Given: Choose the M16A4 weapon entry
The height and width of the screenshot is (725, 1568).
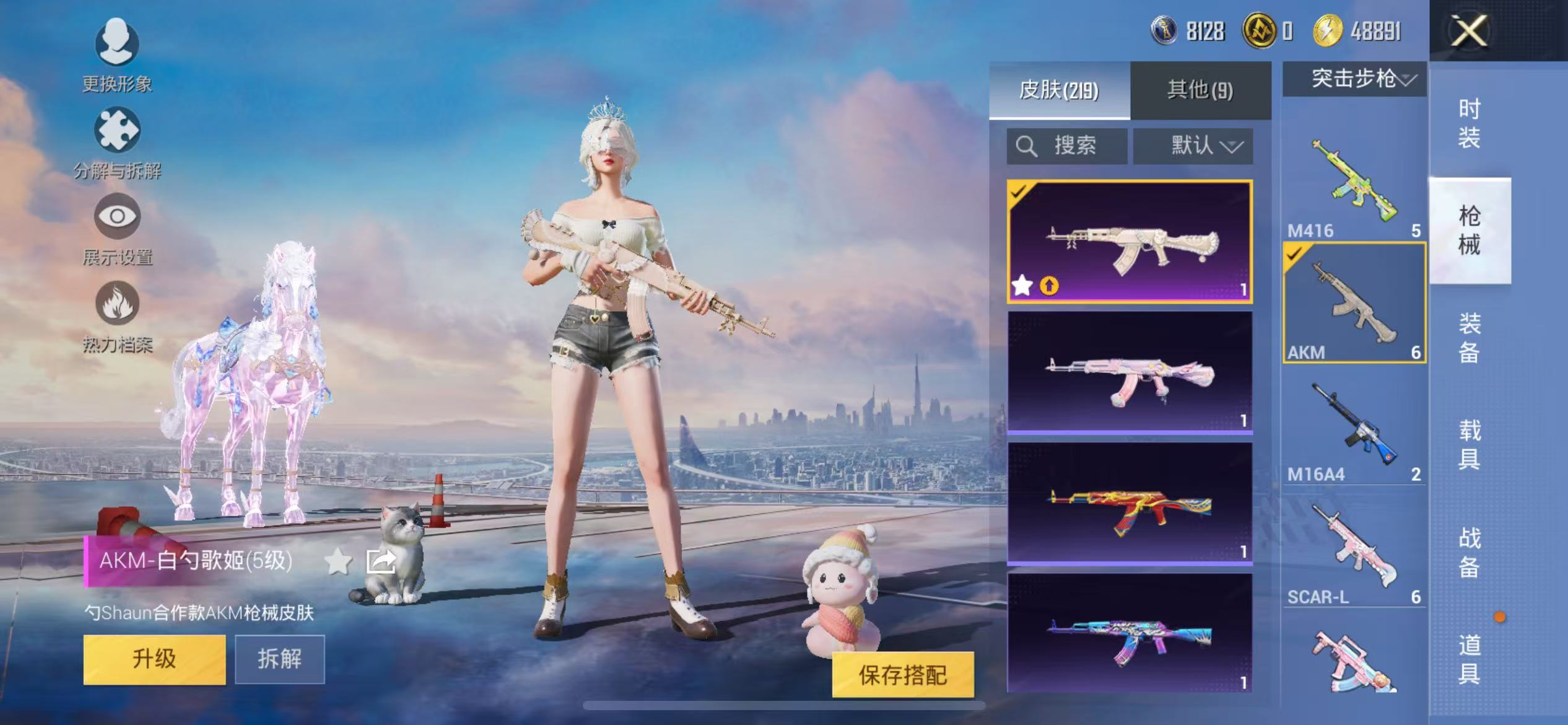Looking at the screenshot, I should [x=1354, y=428].
